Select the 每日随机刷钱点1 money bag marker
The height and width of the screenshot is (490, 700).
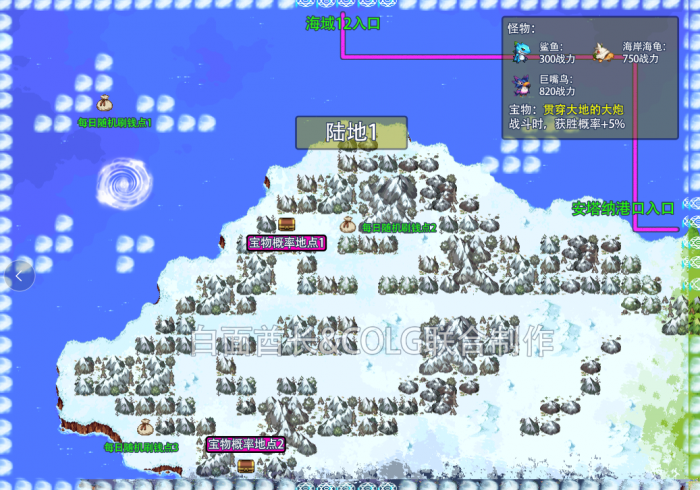click(104, 103)
